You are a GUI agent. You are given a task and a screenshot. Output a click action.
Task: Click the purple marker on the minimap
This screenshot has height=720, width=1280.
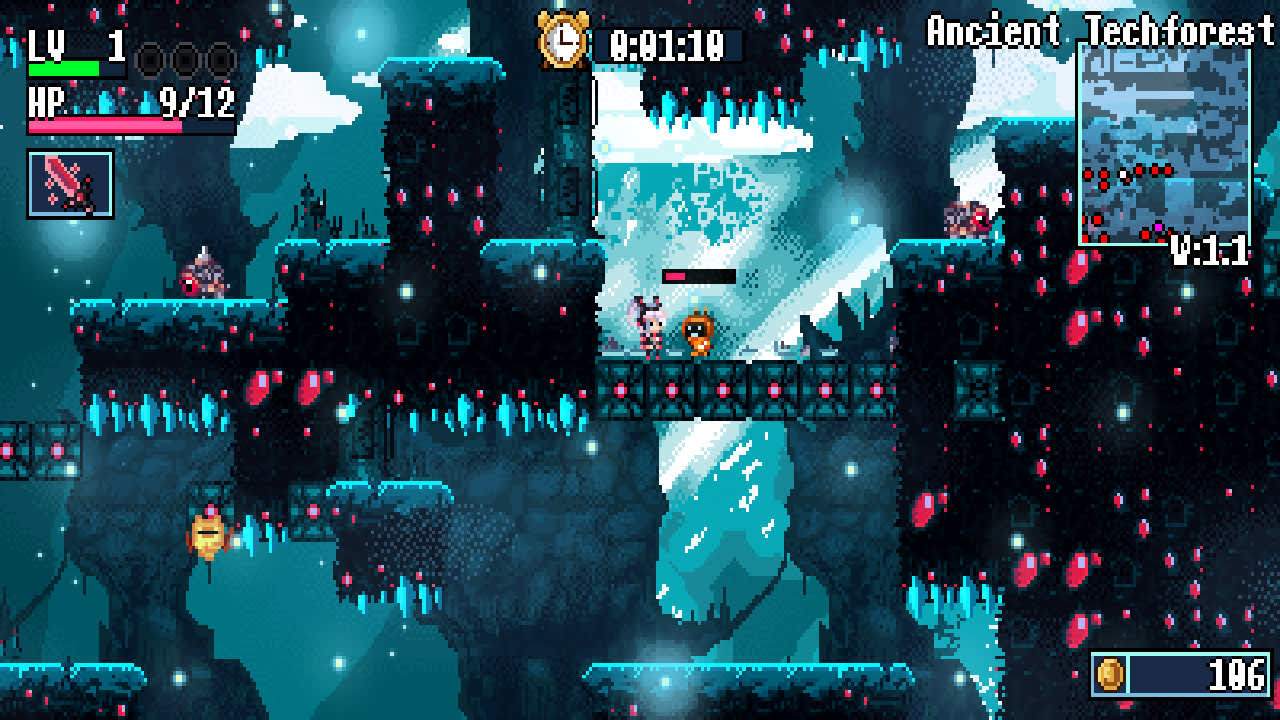click(1158, 226)
